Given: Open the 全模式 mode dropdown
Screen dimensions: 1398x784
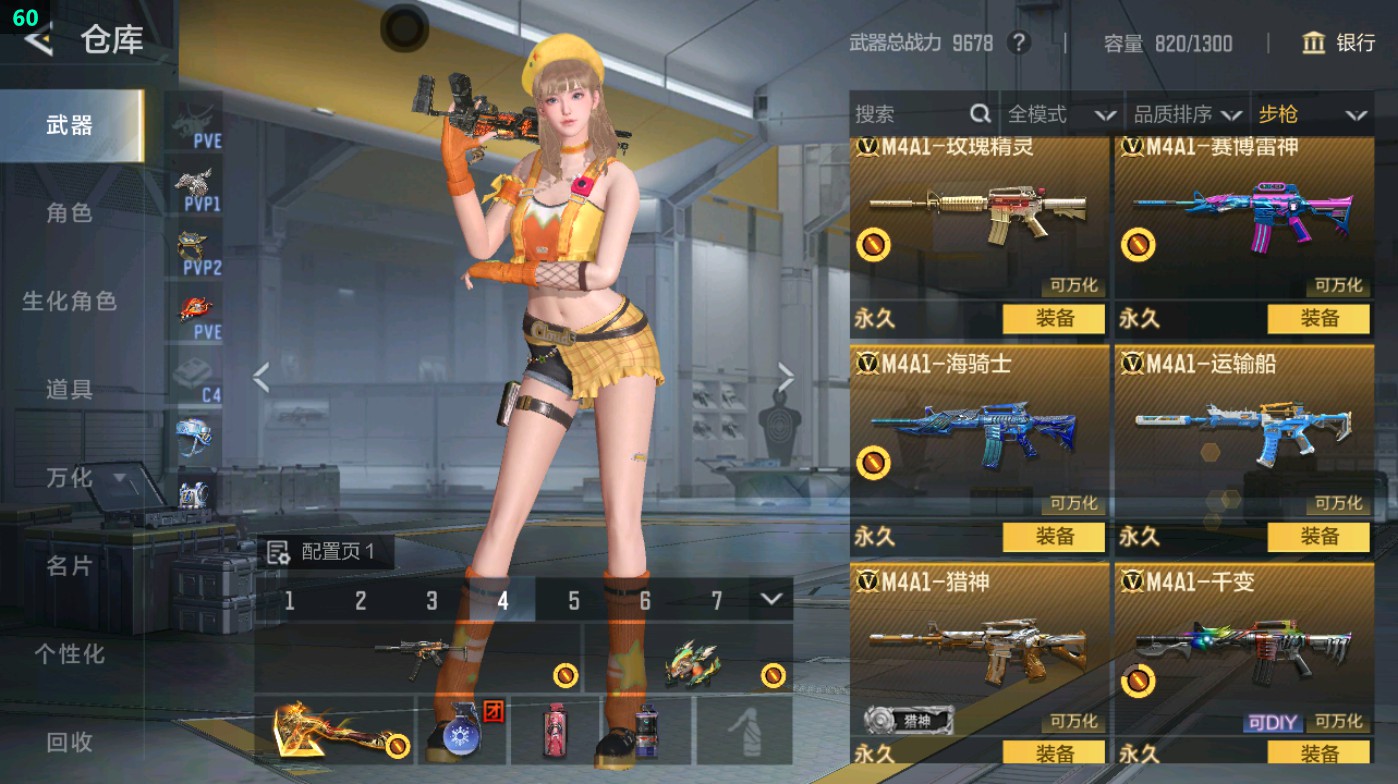Looking at the screenshot, I should [1060, 115].
